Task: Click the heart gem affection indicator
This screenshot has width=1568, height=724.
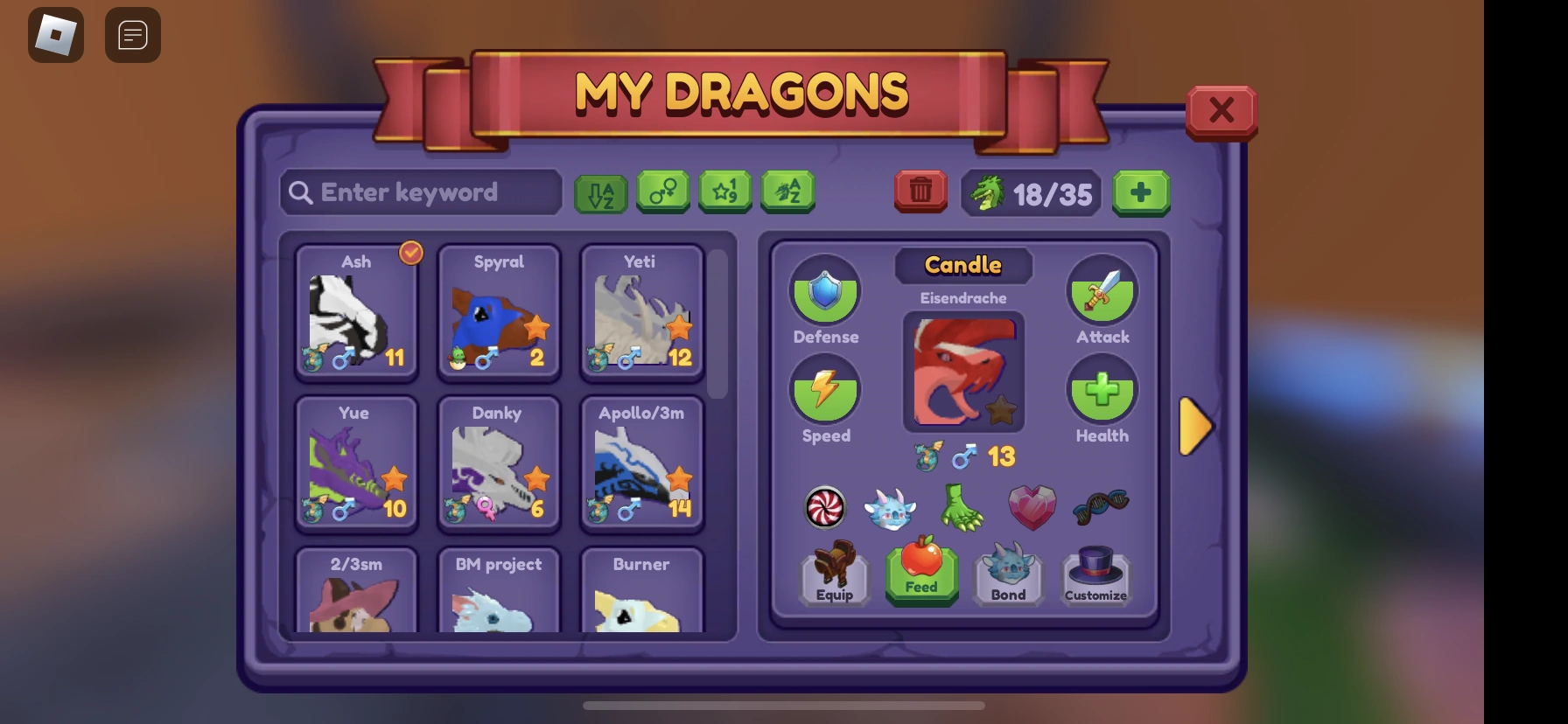Action: coord(1032,508)
